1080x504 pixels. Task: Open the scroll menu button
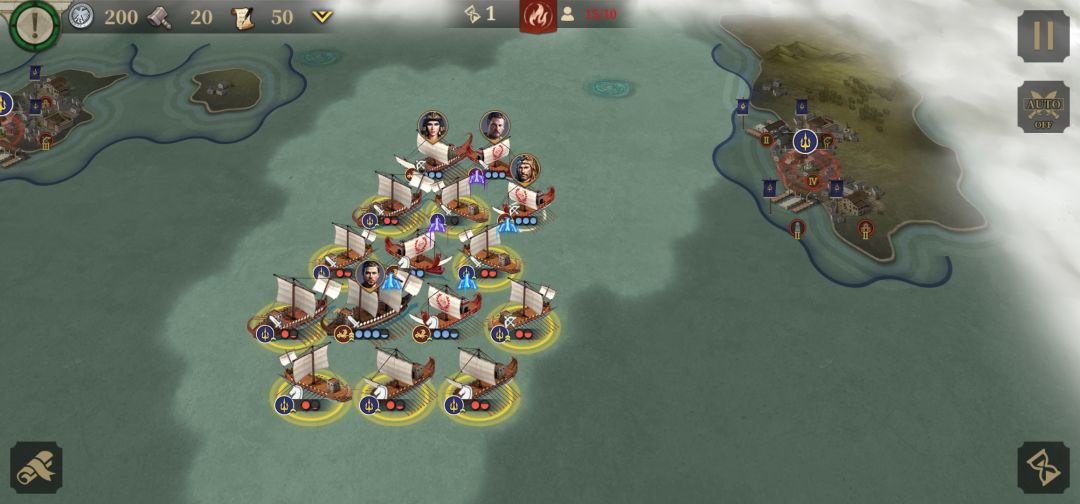[36, 467]
